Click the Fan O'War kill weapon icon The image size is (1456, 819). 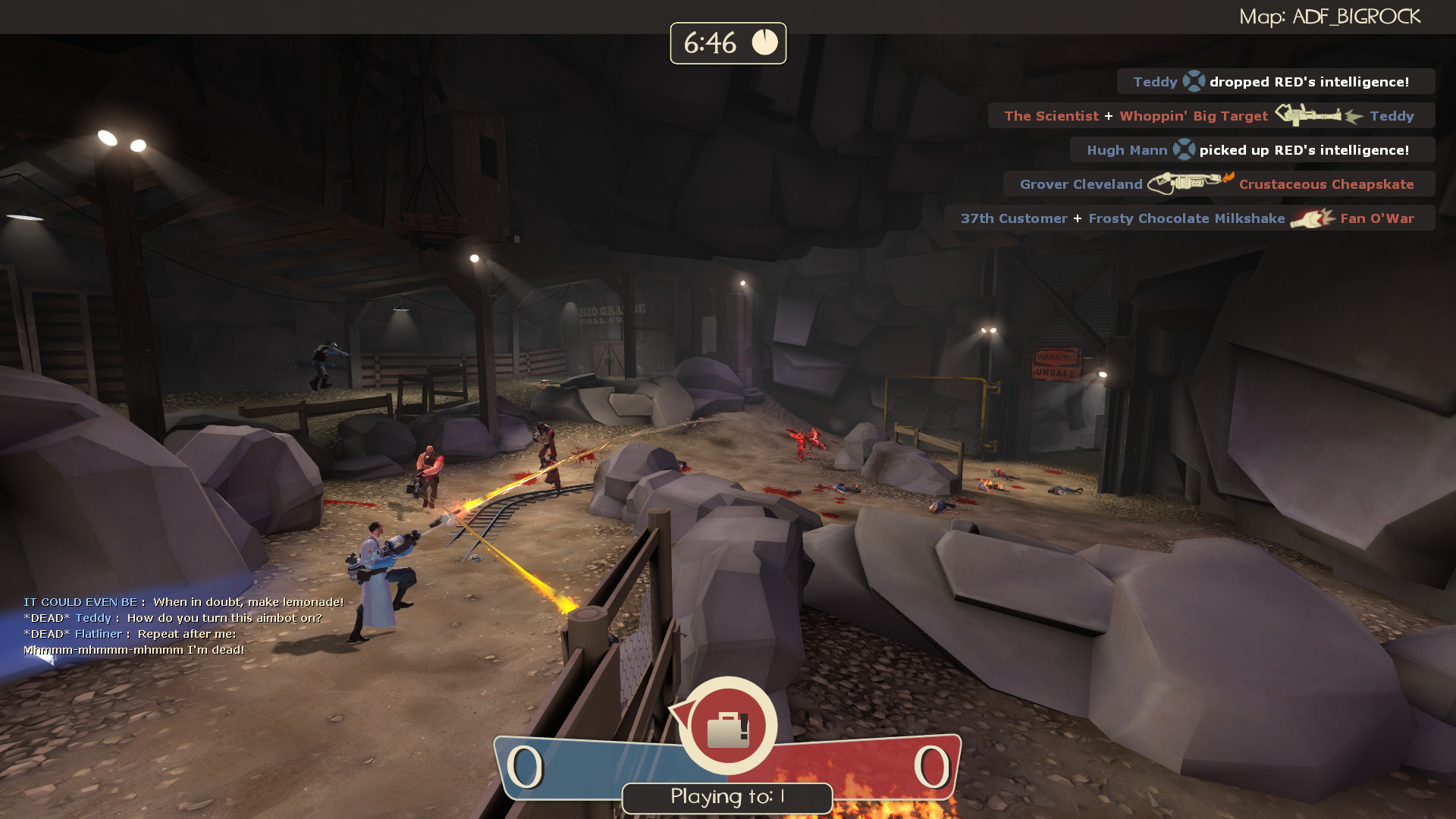(1311, 218)
